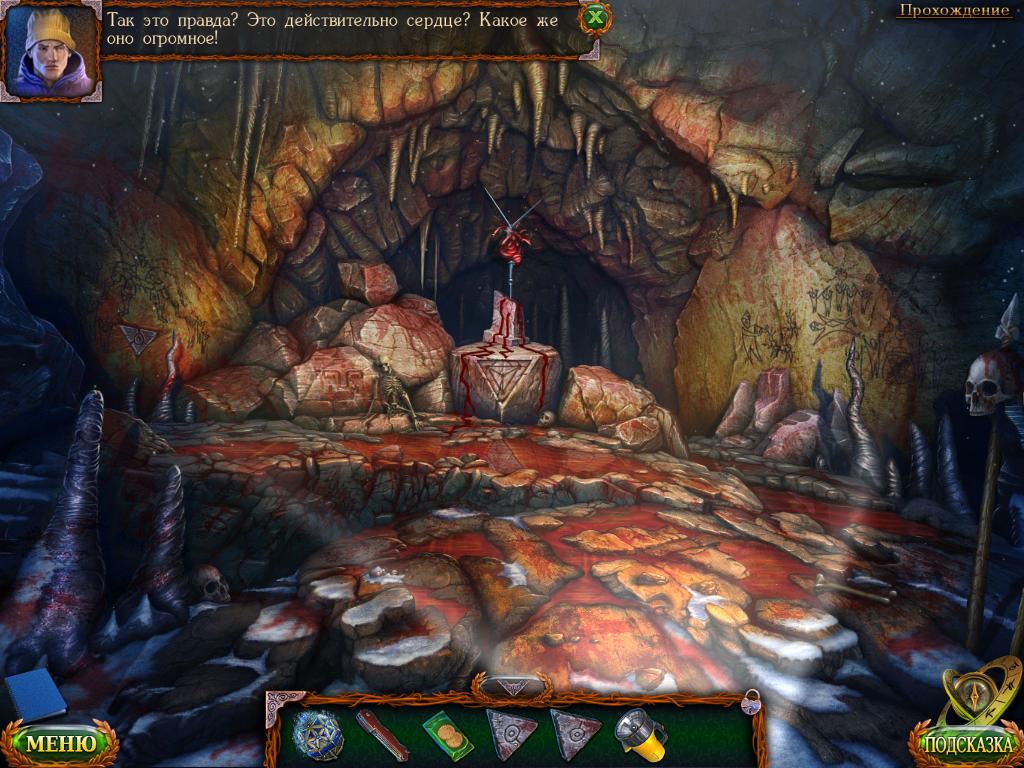Image resolution: width=1024 pixels, height=768 pixels.
Task: Click the ПОДСКАЗКА hint button
Action: tap(963, 745)
